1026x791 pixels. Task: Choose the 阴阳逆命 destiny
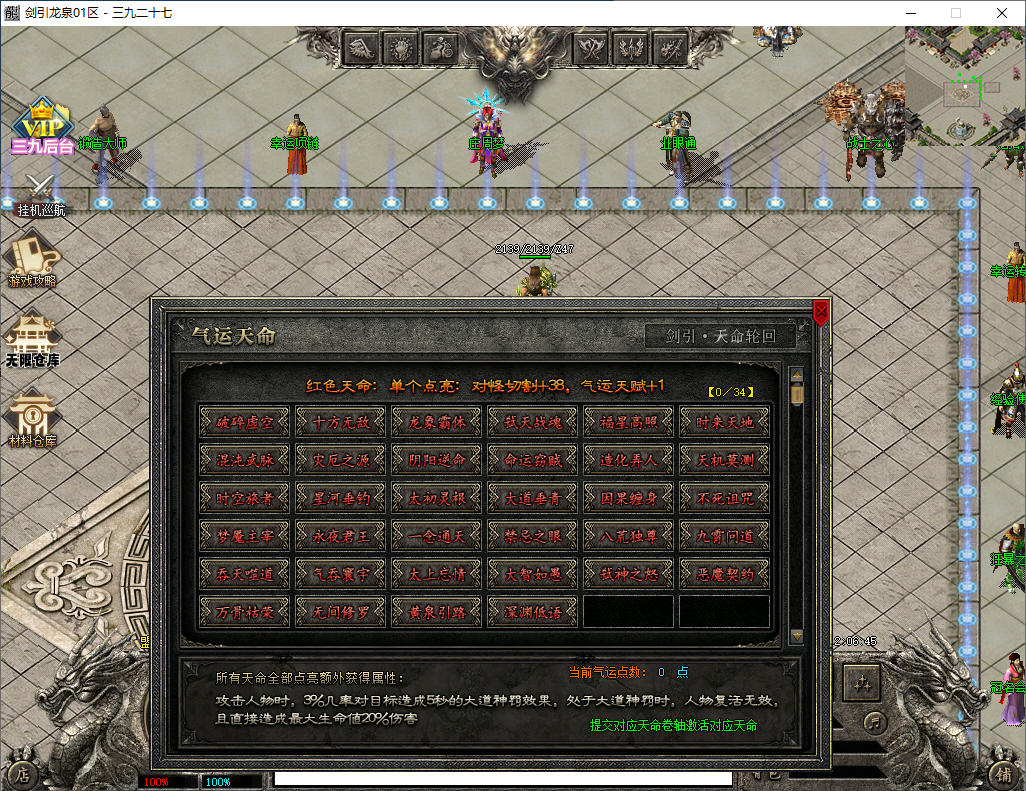tap(437, 460)
